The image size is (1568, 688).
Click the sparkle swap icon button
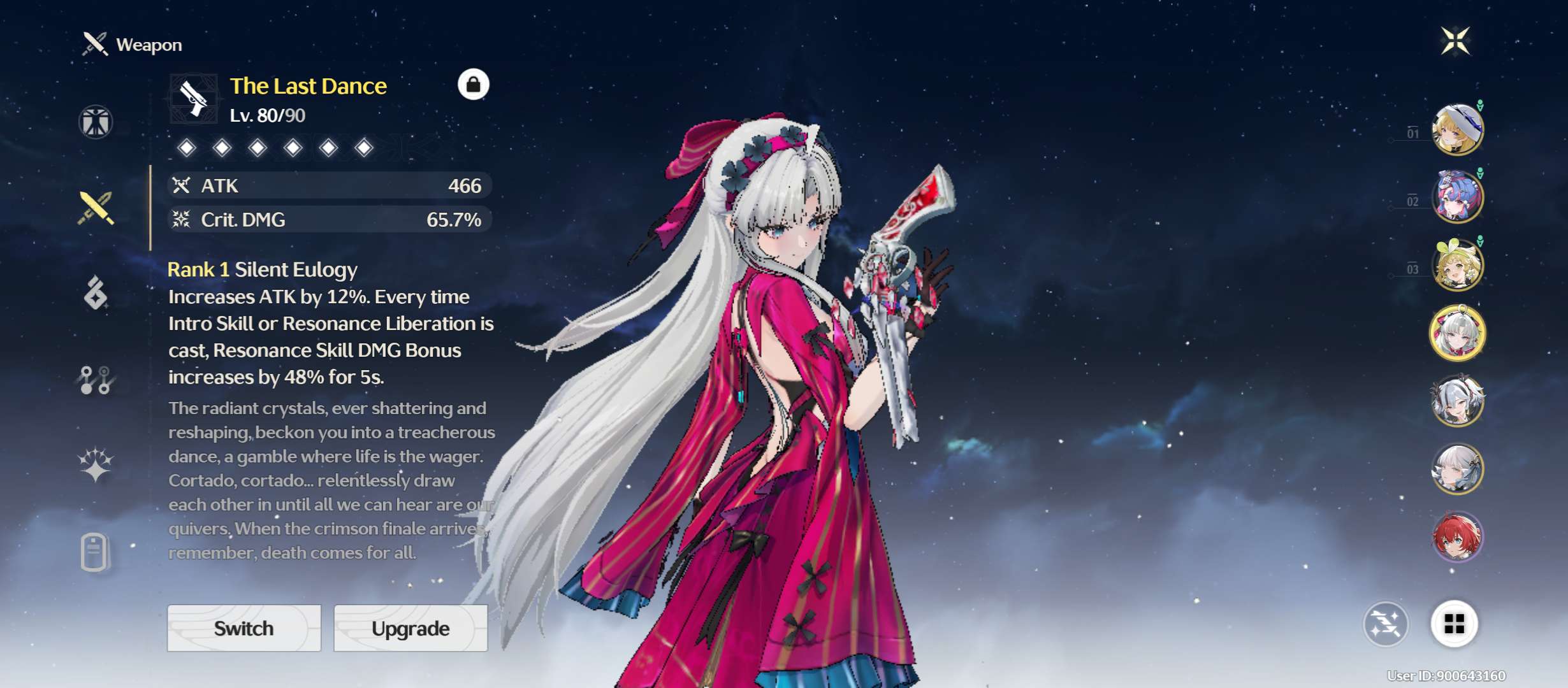[x=1386, y=624]
